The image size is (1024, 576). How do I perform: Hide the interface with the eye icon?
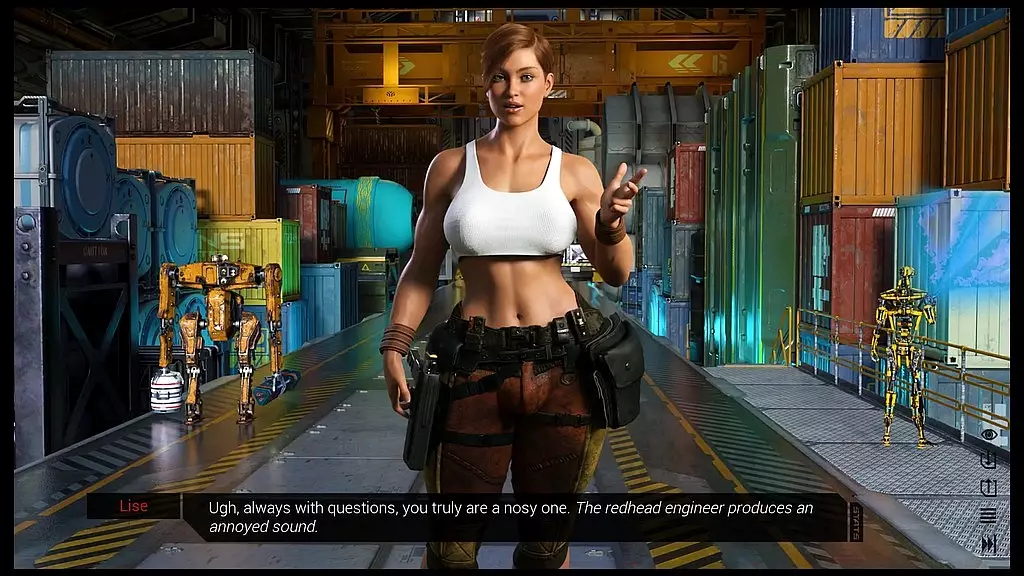(x=989, y=434)
